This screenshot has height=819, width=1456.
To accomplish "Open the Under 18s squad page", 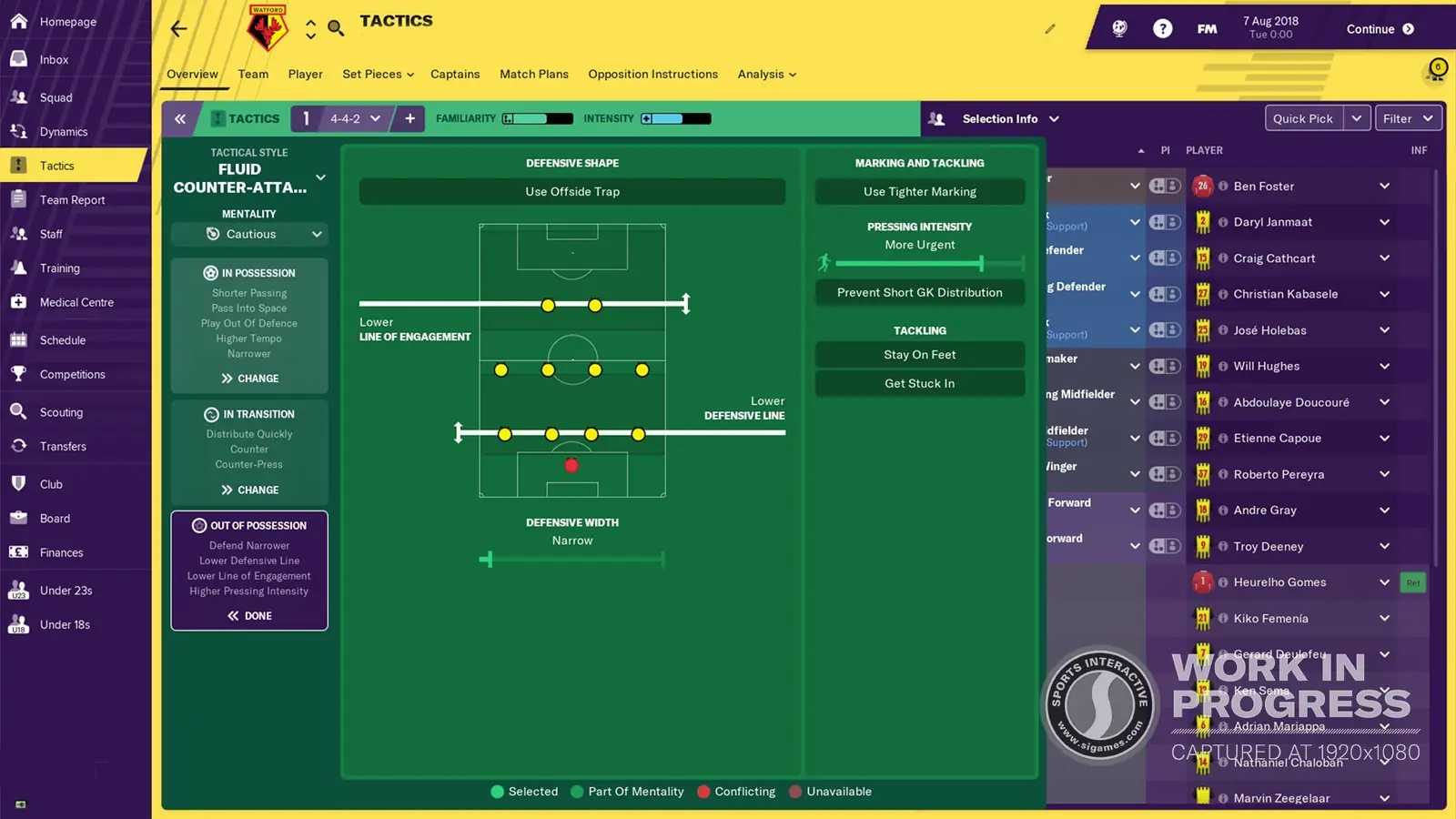I will pos(65,624).
